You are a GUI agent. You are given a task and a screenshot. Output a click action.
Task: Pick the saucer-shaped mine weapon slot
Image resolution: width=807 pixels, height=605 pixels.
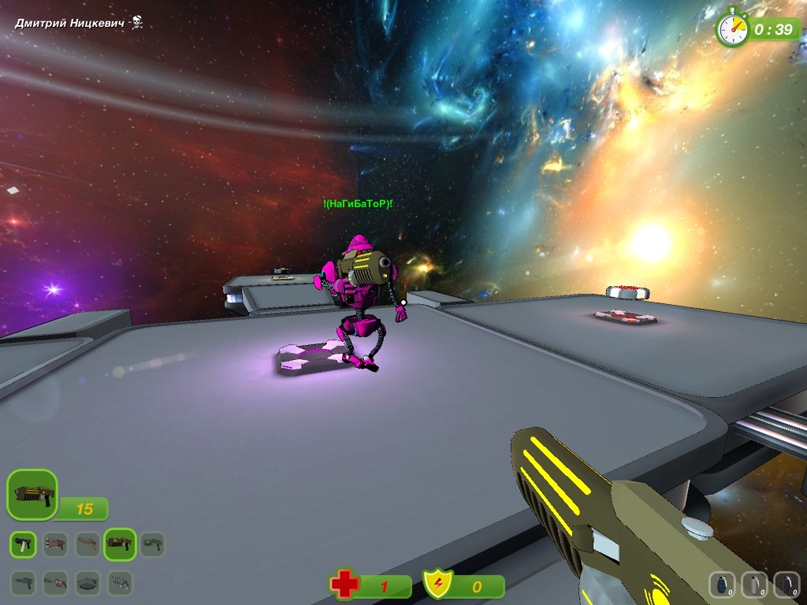click(88, 581)
